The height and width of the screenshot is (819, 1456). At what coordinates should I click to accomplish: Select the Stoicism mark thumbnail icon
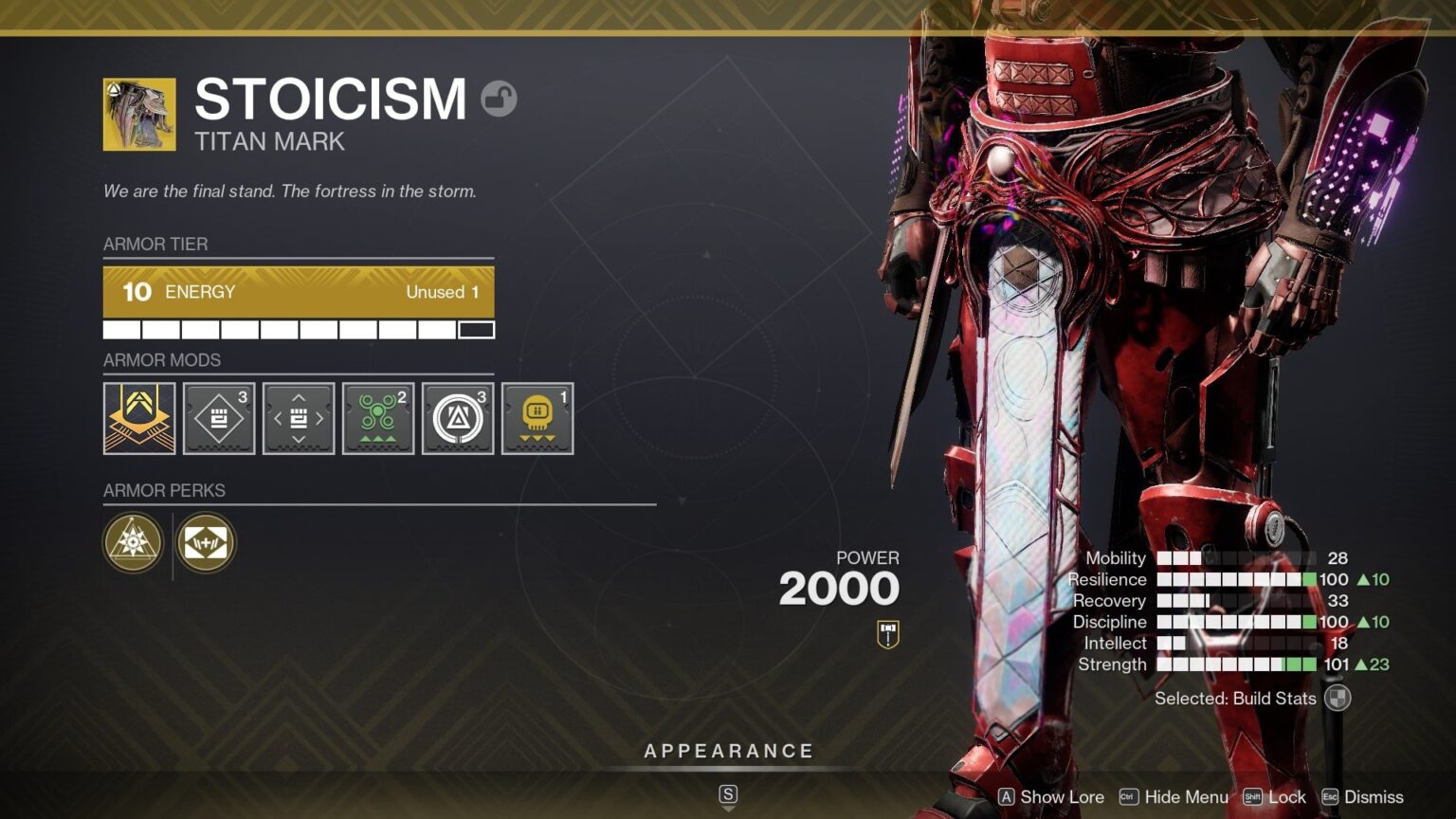137,114
